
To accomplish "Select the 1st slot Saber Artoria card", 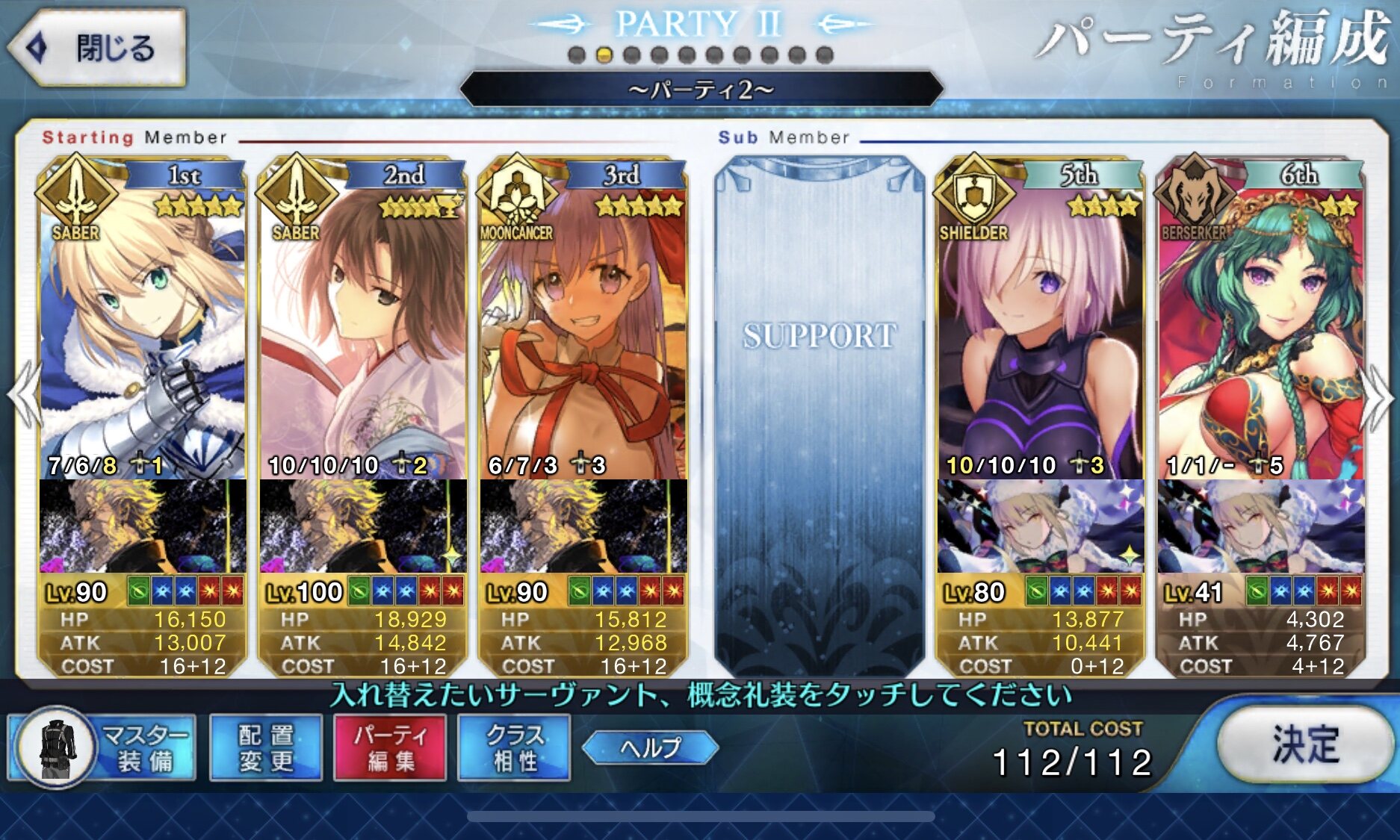I will [x=142, y=329].
